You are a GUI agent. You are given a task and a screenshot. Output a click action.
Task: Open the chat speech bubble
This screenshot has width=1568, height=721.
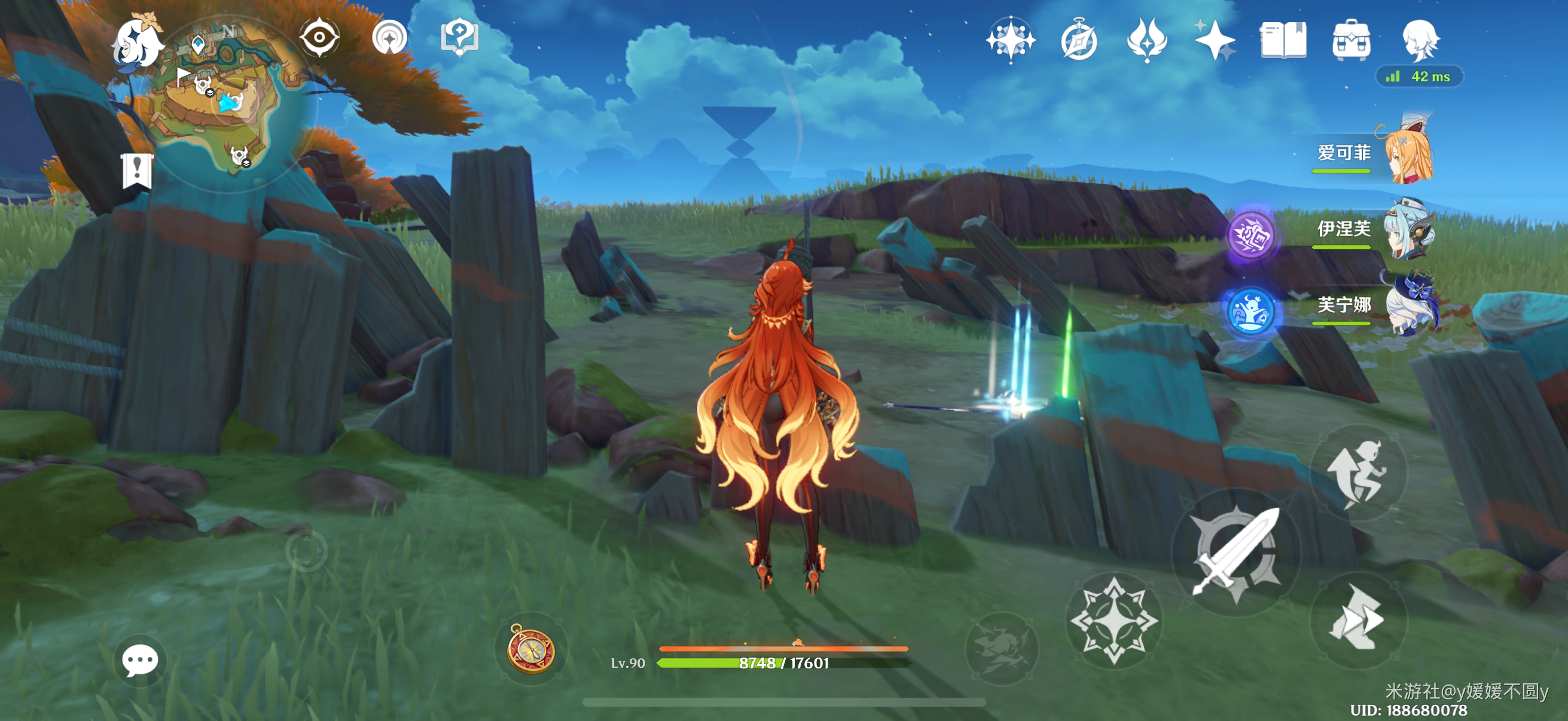[x=140, y=660]
